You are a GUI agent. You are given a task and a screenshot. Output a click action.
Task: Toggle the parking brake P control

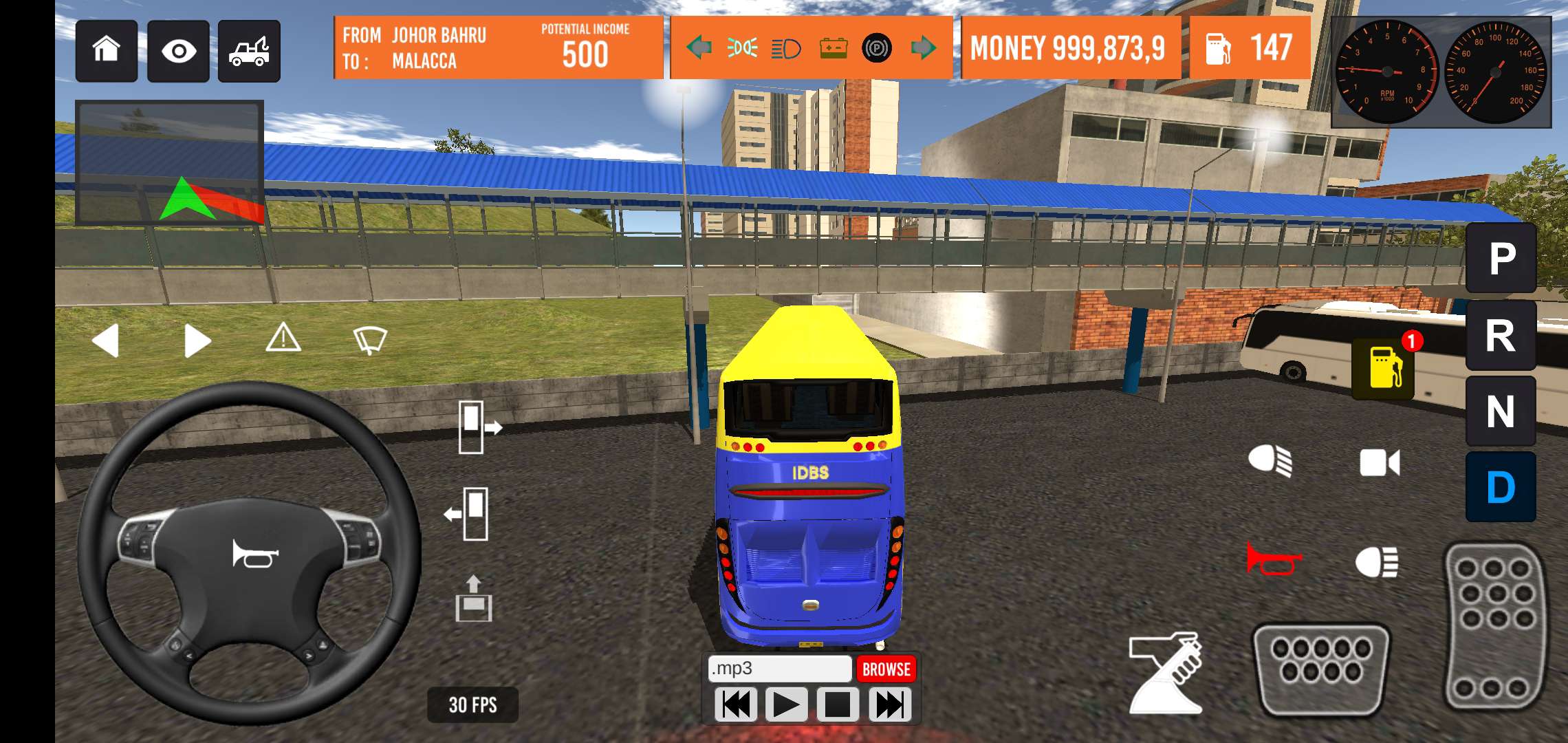pos(878,48)
